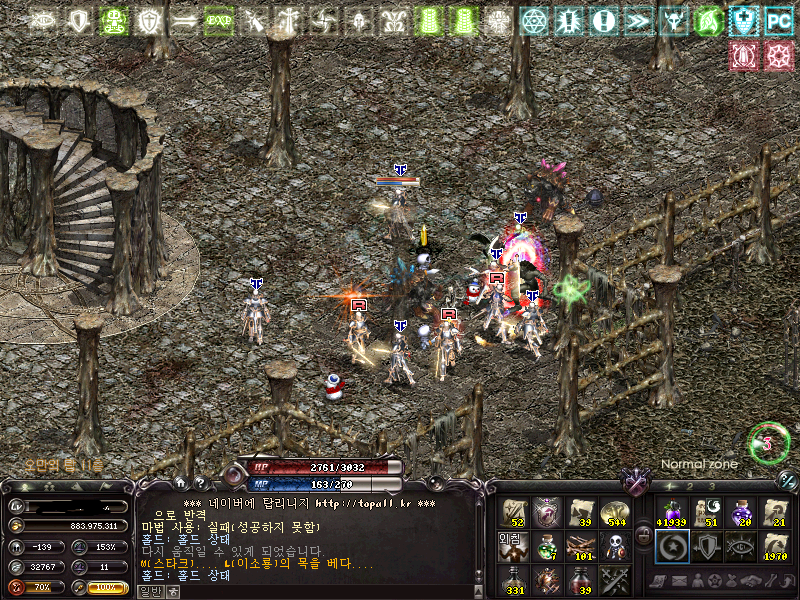Select the bundle of sticks slot with 101
800x600 pixels.
(x=581, y=546)
